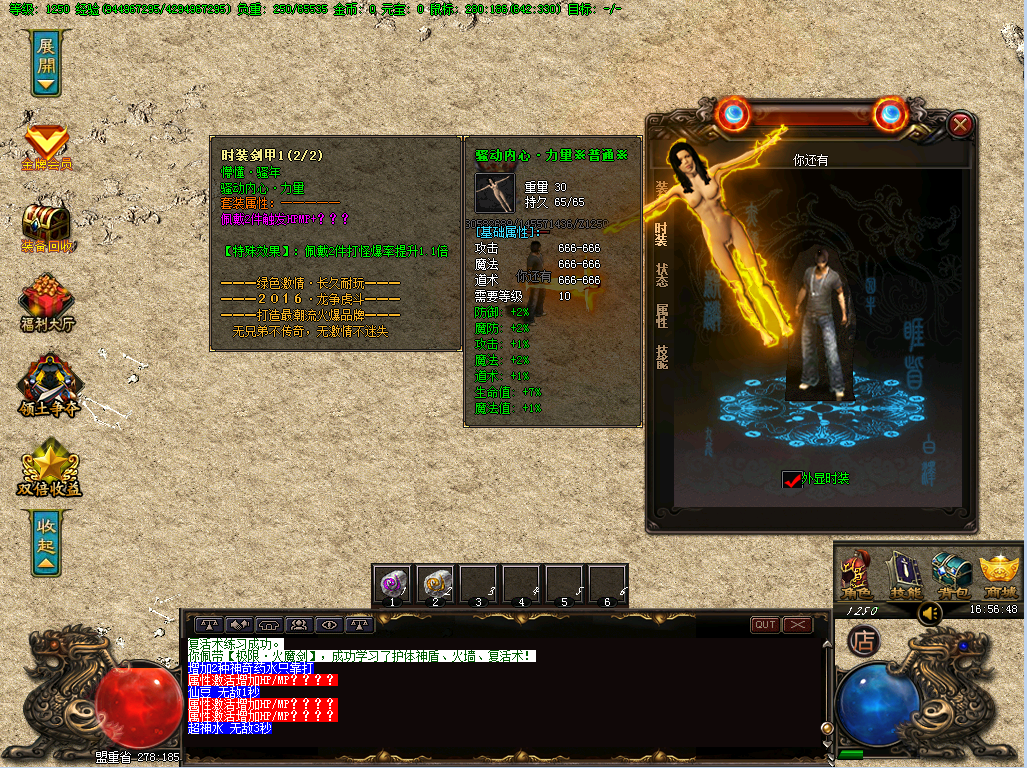
Task: Open the 福利大厅 gift hall
Action: point(47,303)
